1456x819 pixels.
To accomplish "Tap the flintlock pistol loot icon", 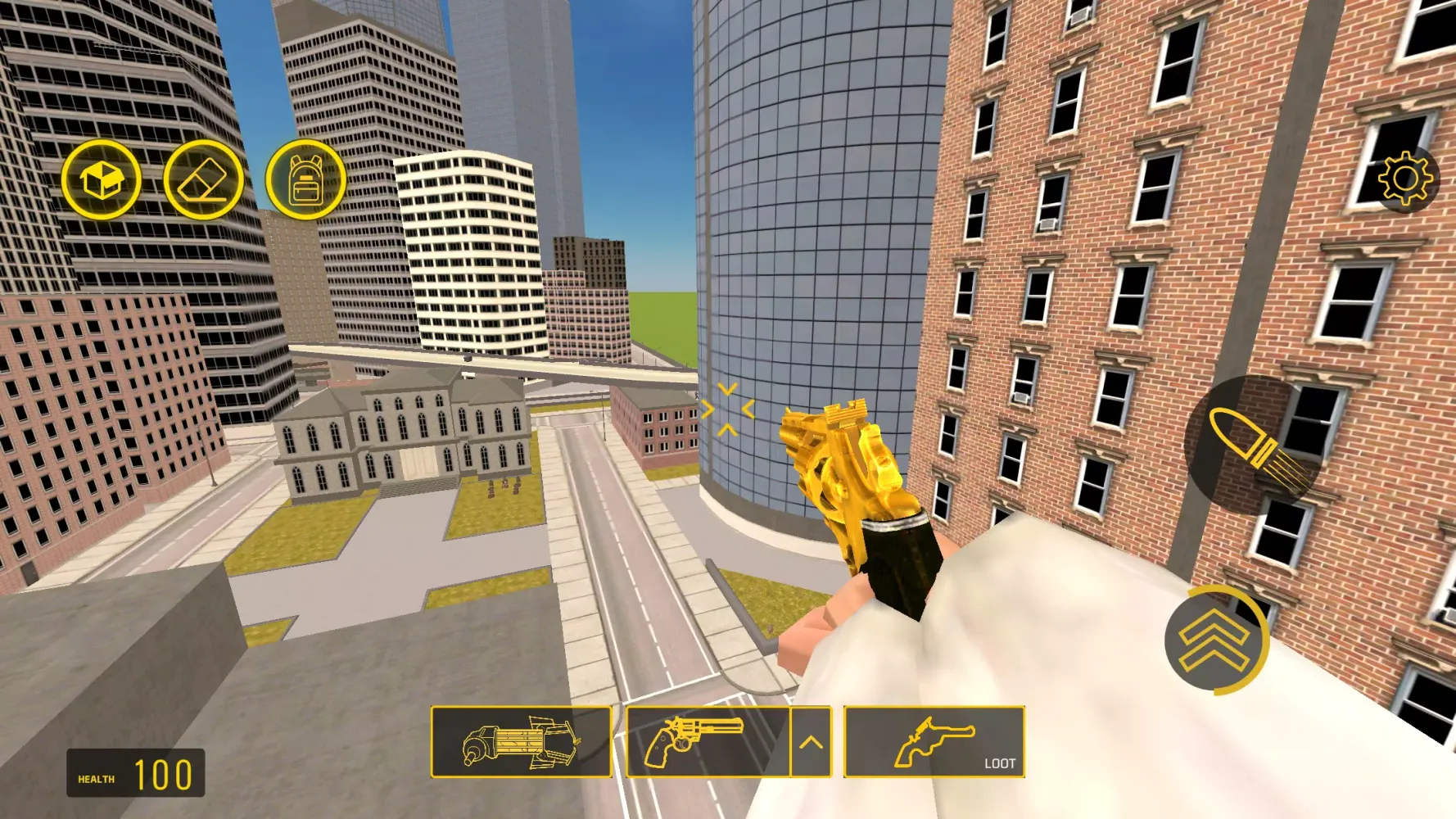I will point(934,742).
